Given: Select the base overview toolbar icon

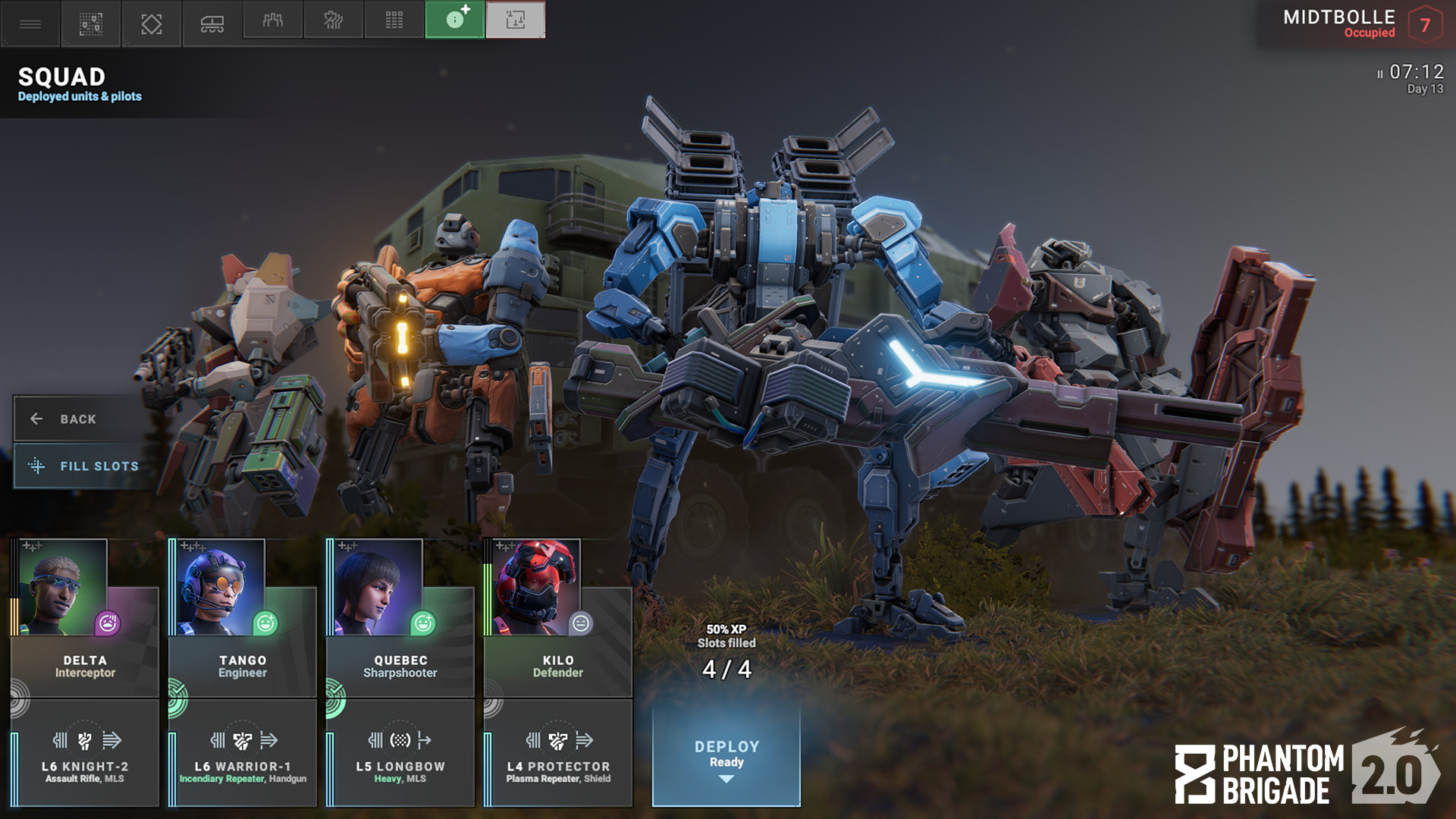Looking at the screenshot, I should tap(89, 23).
